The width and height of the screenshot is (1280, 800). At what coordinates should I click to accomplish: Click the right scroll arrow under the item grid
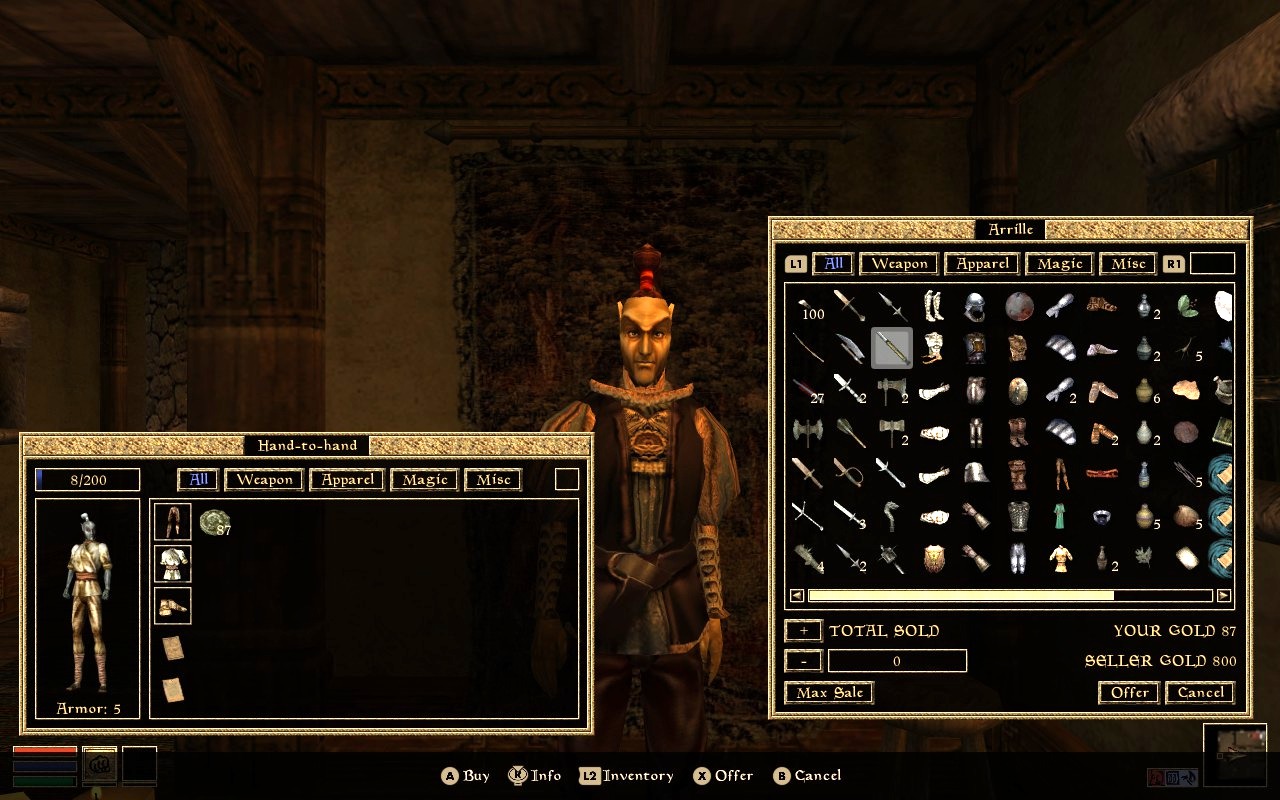pos(1224,594)
